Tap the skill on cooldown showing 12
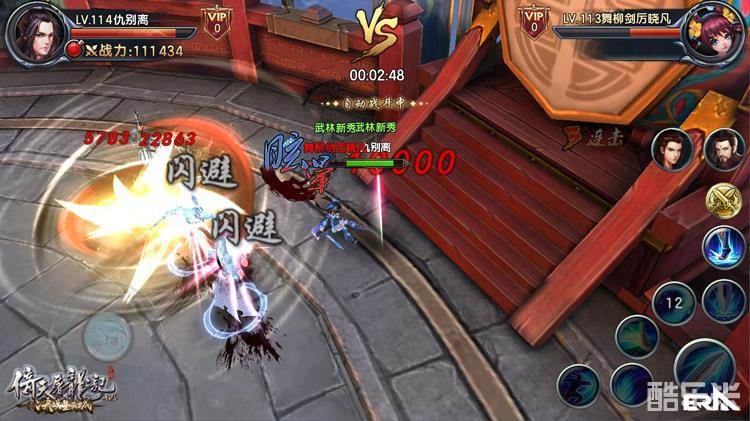Image resolution: width=750 pixels, height=421 pixels. click(x=673, y=302)
